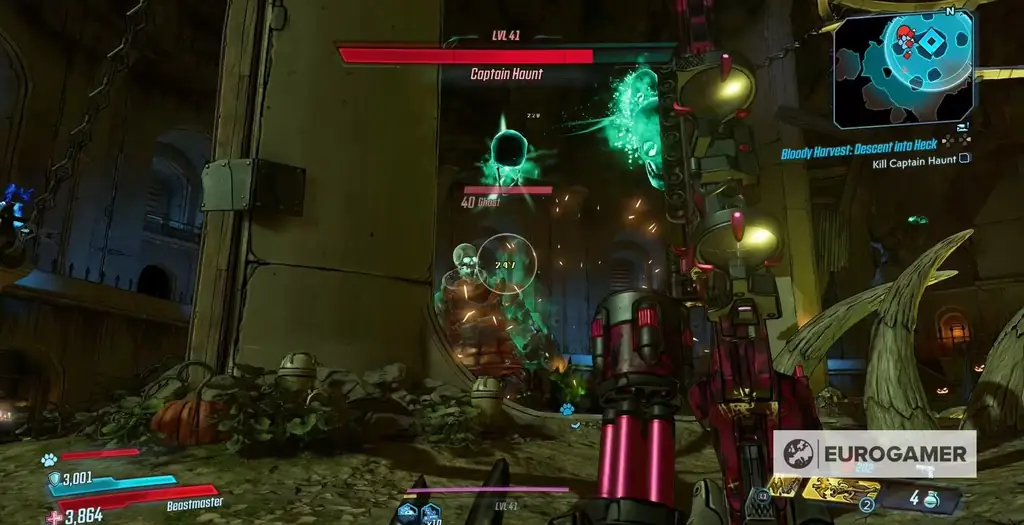Click the Kill Captain Haunt objective checkbox
1024x525 pixels.
click(964, 159)
